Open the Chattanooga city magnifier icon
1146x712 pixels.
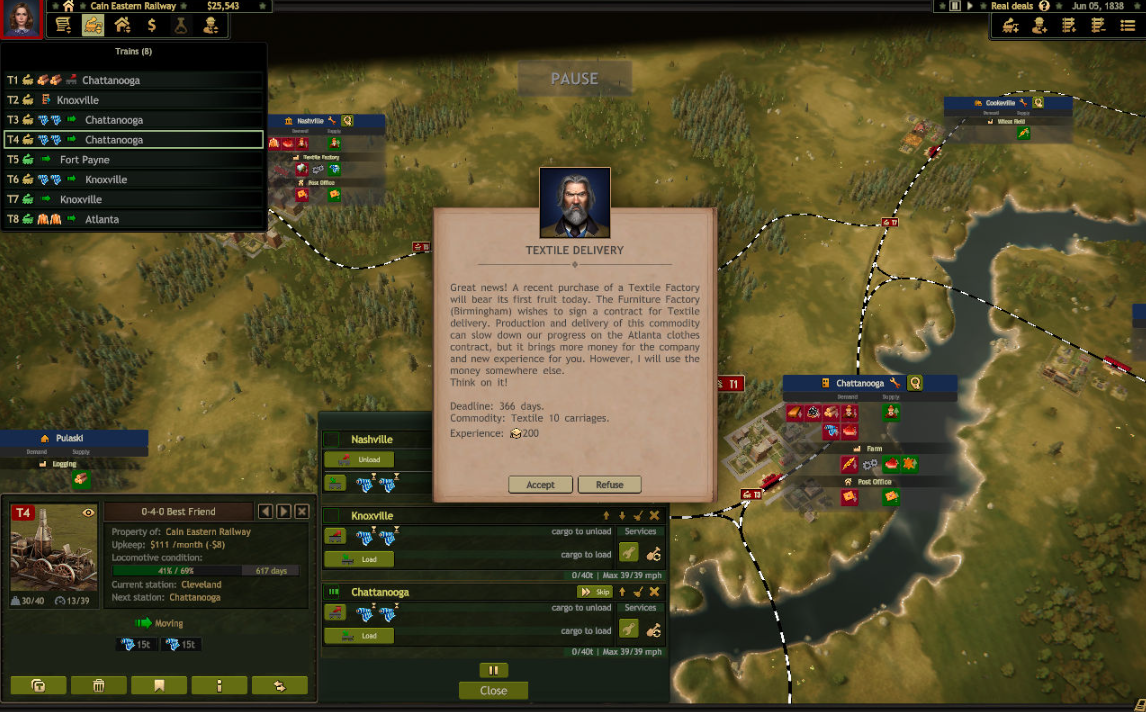click(x=914, y=383)
